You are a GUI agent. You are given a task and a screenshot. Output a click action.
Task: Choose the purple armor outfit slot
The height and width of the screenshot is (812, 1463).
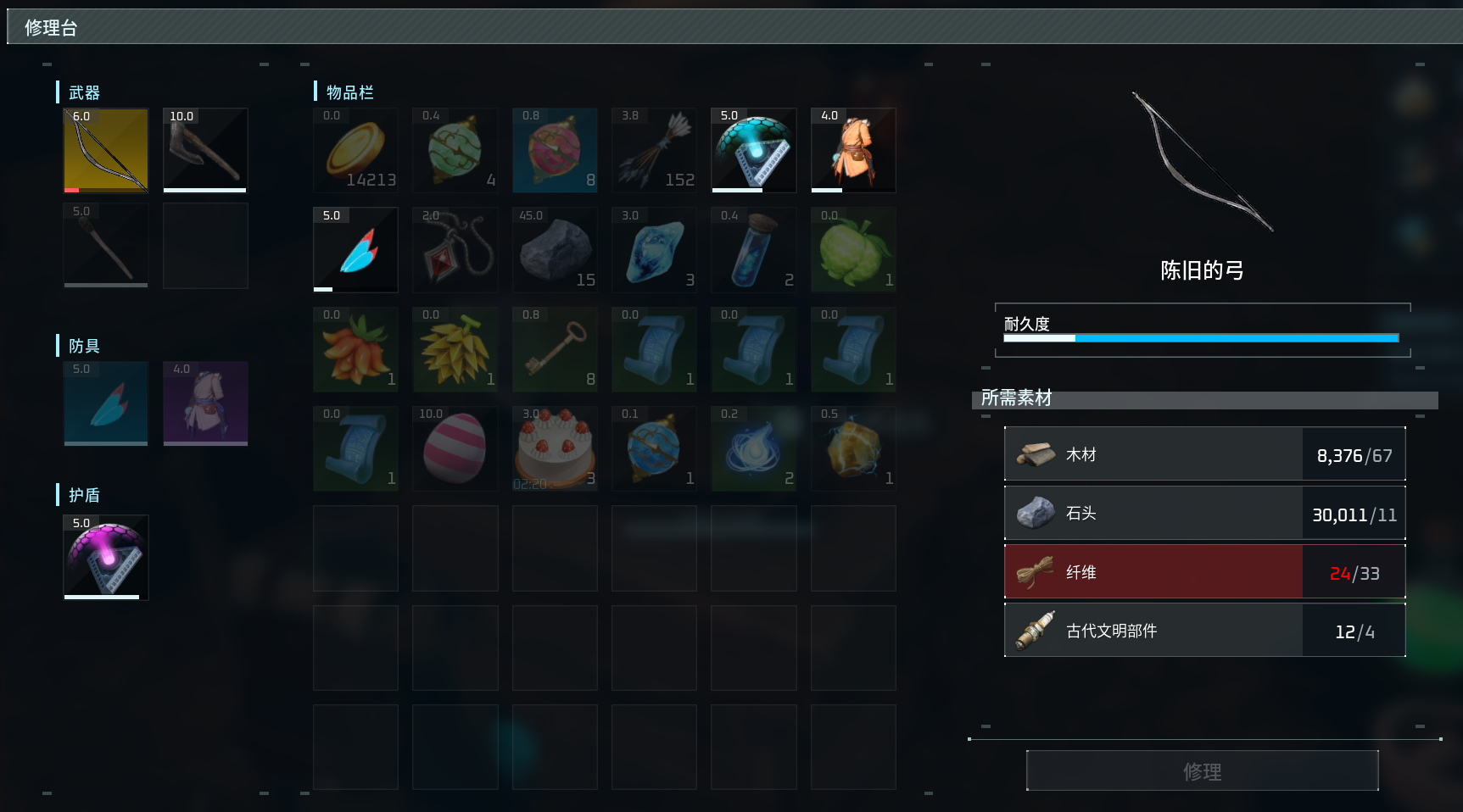click(x=205, y=403)
